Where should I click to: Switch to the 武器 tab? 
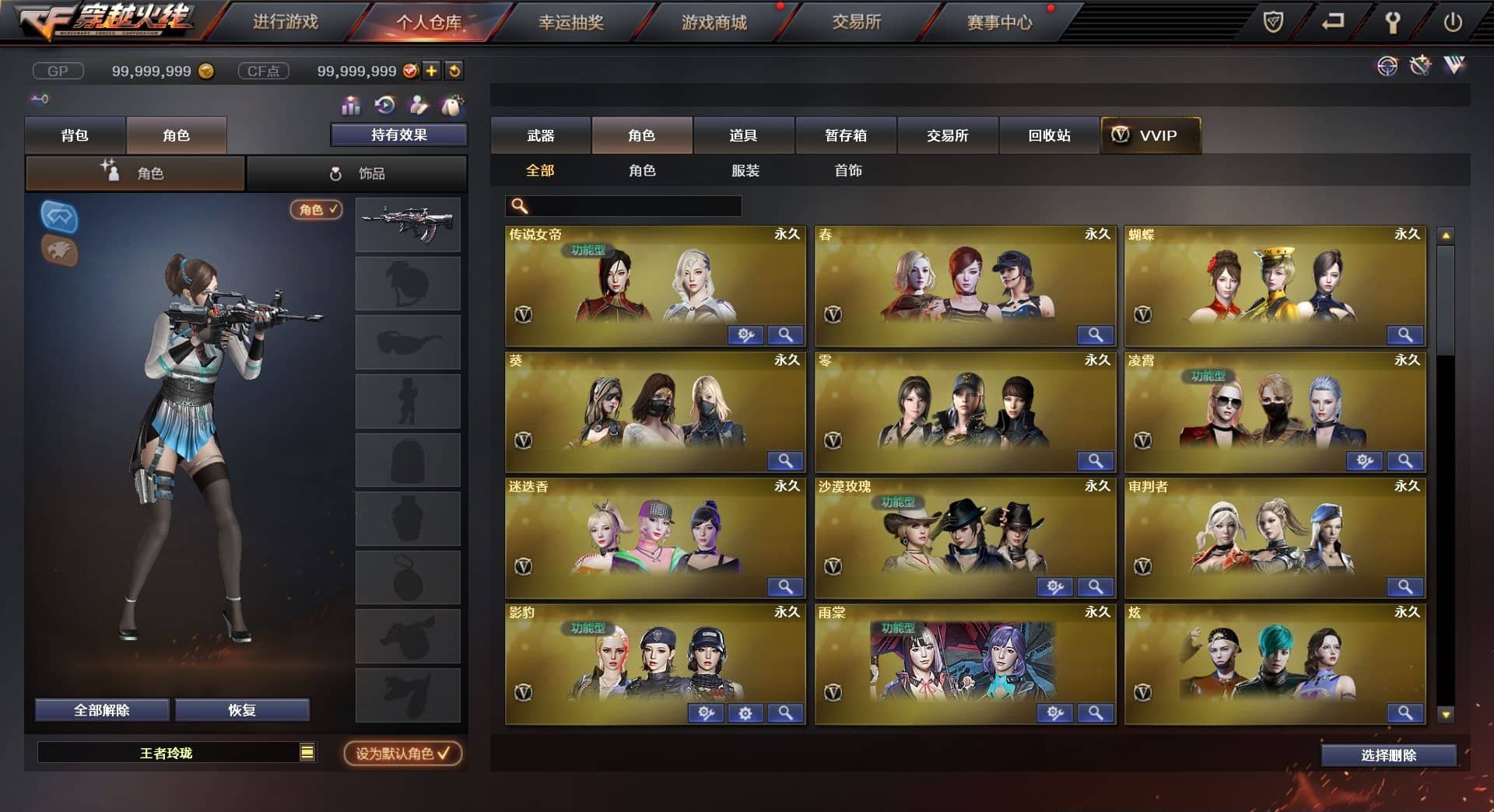coord(541,135)
